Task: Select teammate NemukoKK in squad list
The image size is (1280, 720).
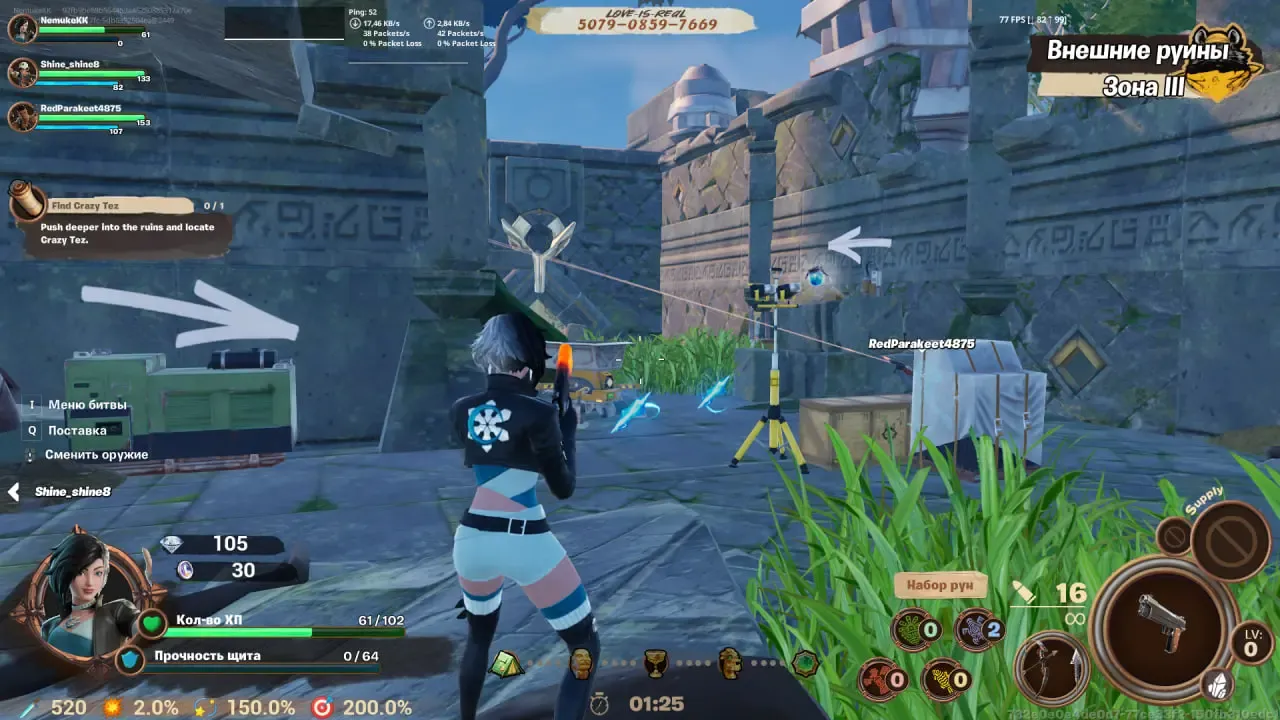Action: point(64,21)
